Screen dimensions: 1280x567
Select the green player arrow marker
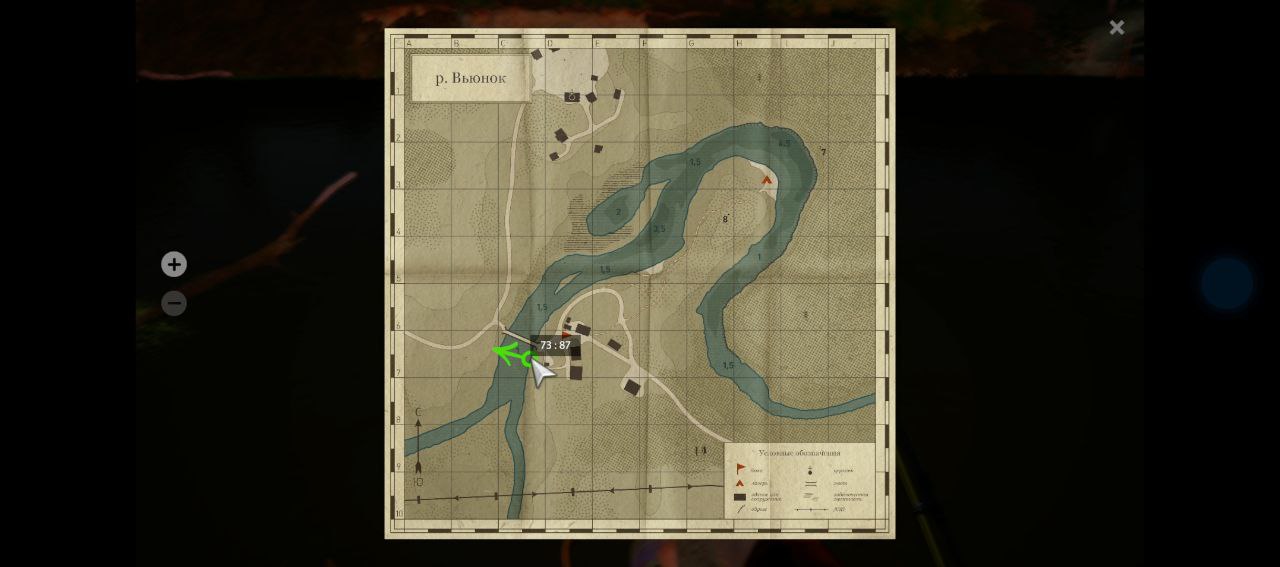point(511,353)
